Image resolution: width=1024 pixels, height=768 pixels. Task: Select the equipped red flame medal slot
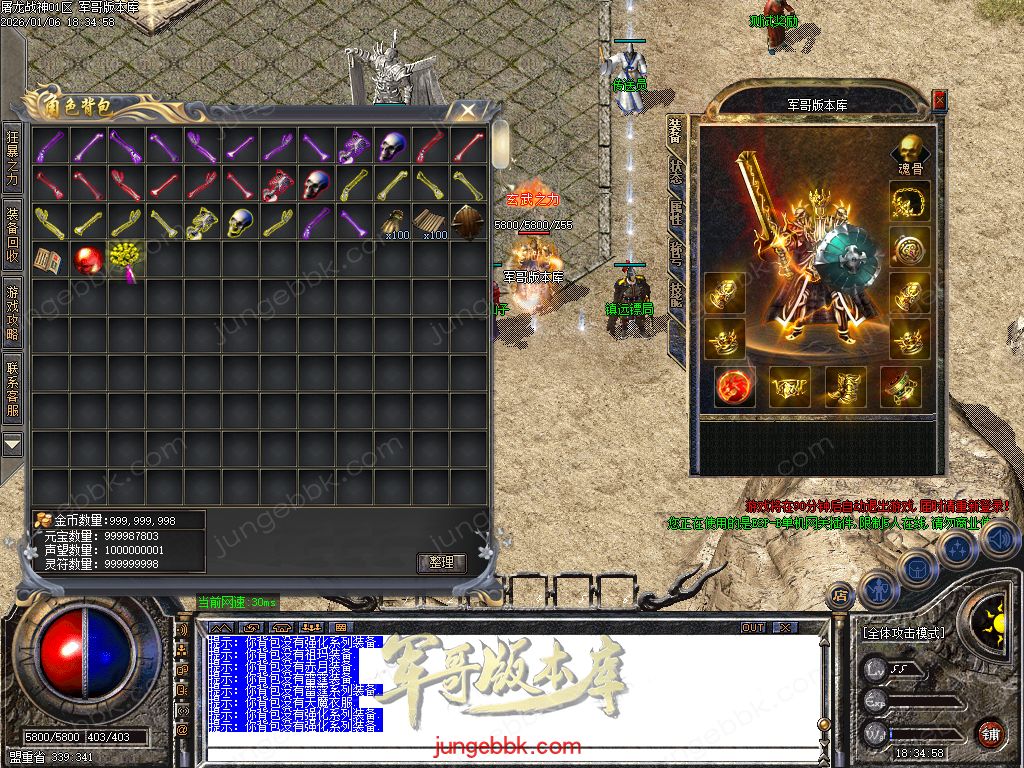coord(735,387)
